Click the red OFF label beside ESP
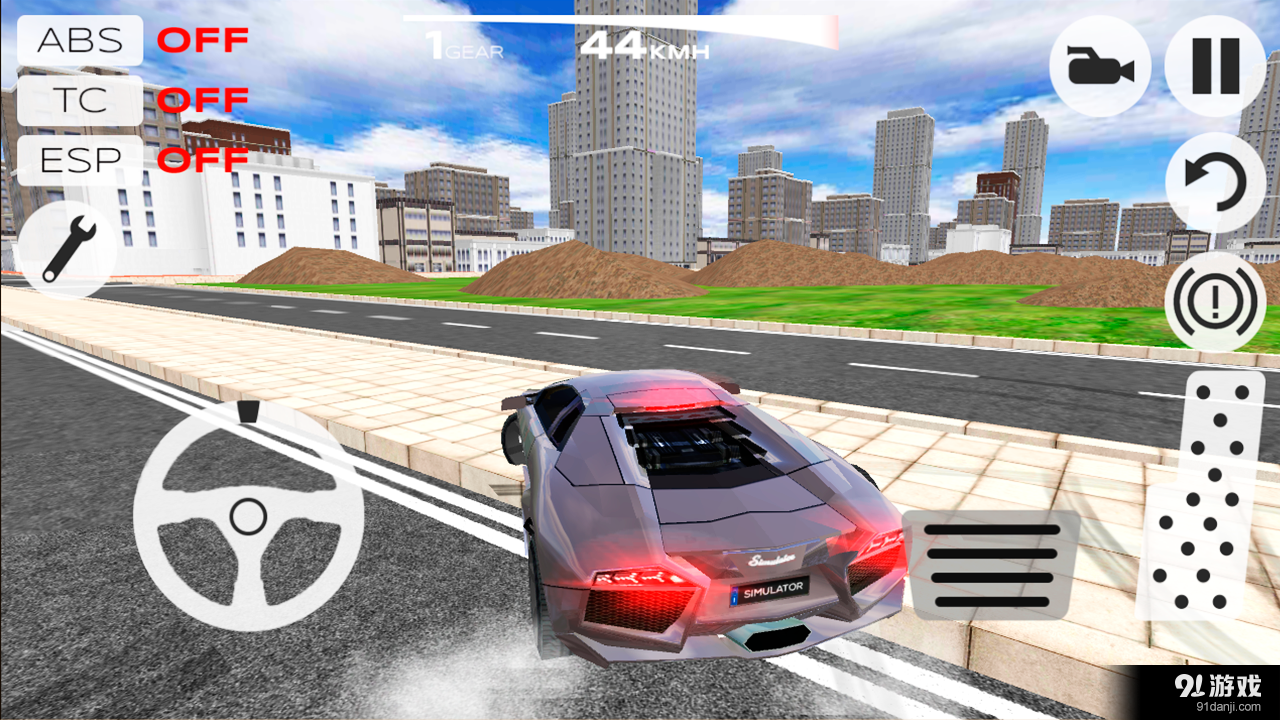1280x720 pixels. click(x=205, y=159)
